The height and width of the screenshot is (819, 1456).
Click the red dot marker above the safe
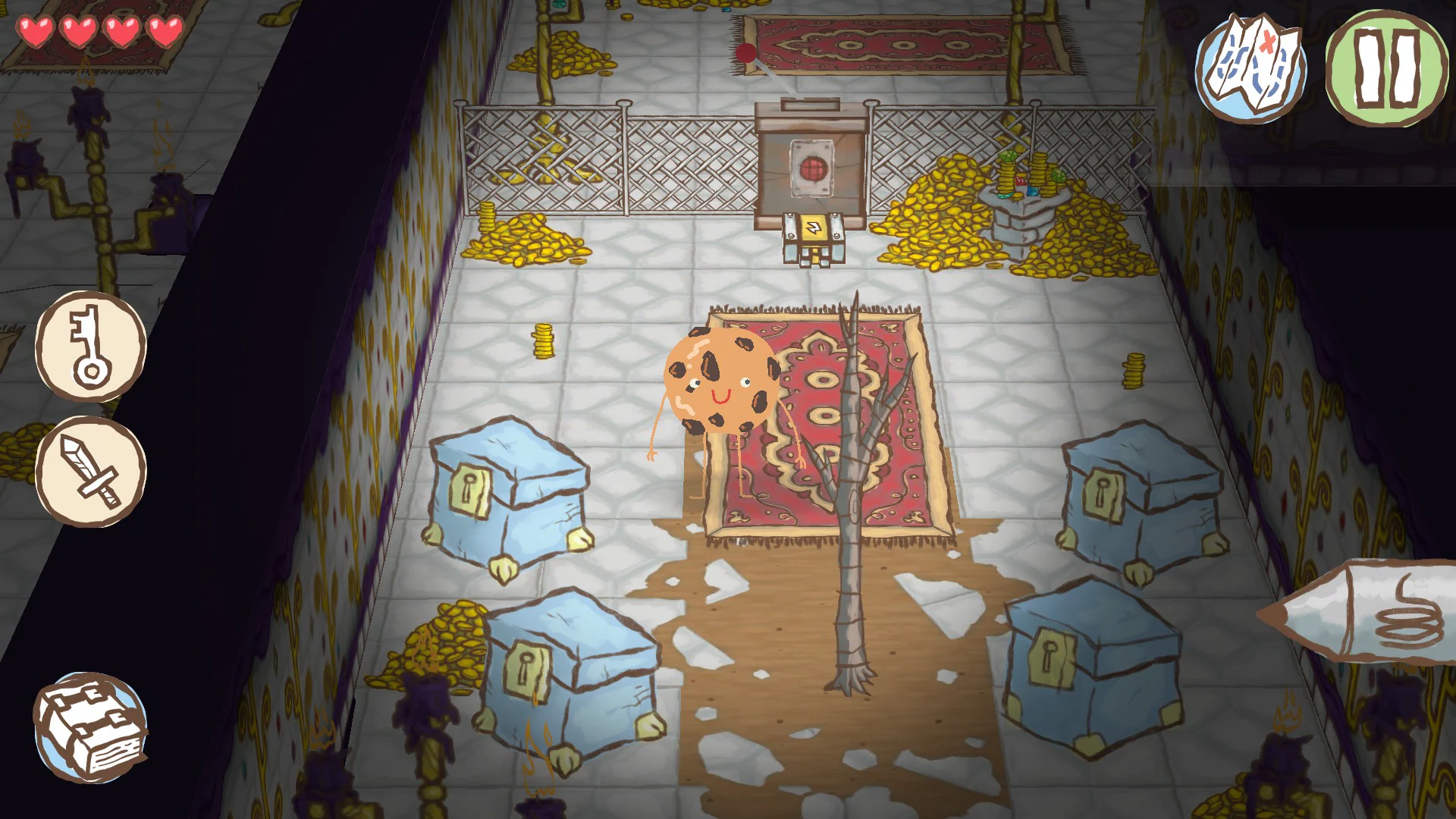pos(745,53)
